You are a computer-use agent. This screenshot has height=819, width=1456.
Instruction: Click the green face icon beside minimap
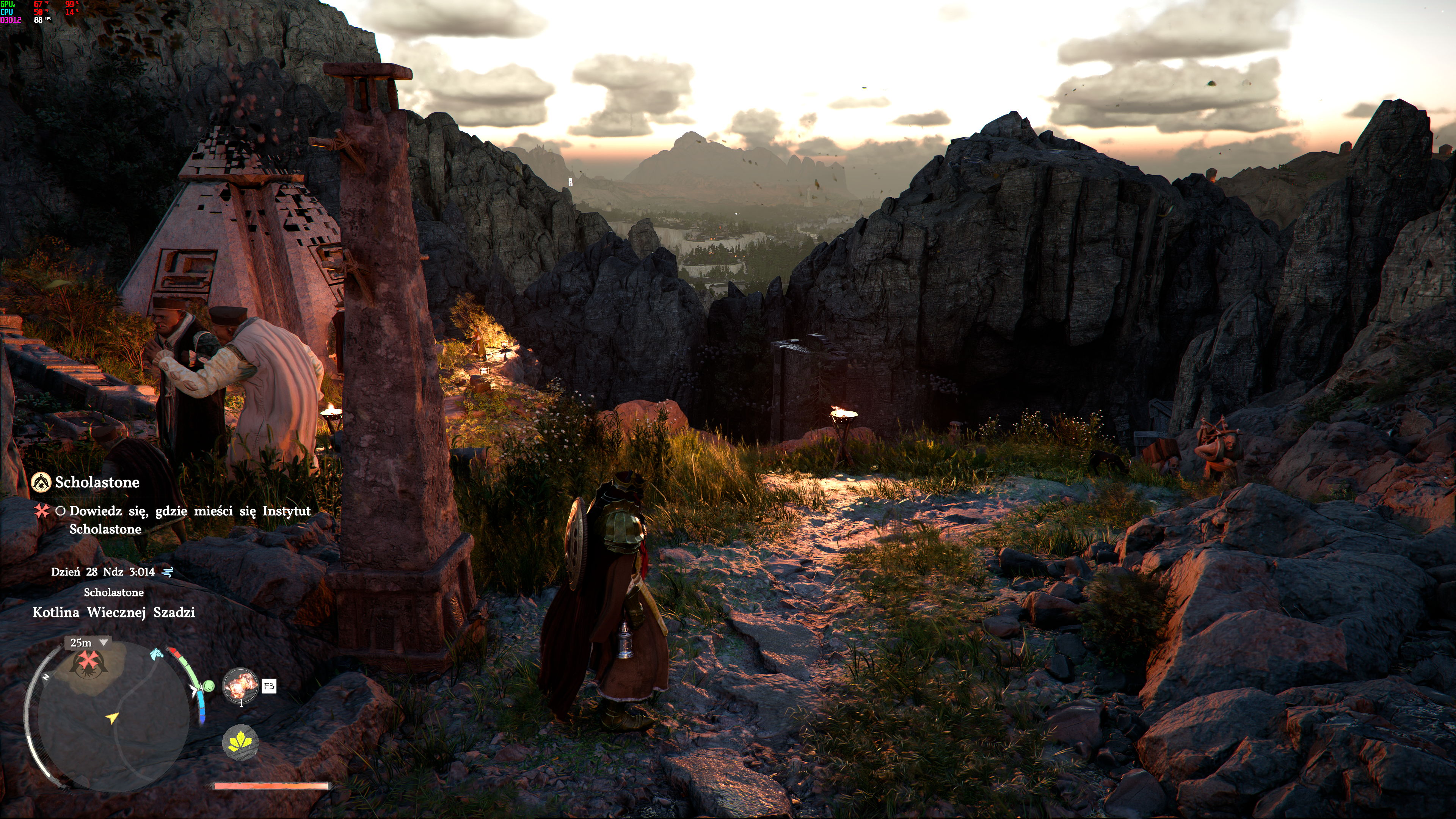click(x=209, y=686)
